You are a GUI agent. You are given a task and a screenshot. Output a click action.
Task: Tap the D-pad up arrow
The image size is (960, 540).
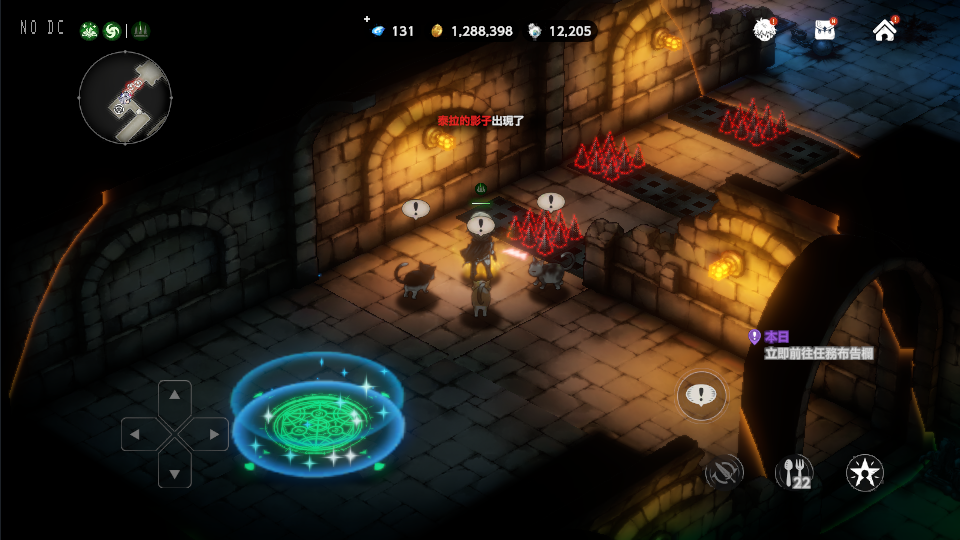(175, 396)
